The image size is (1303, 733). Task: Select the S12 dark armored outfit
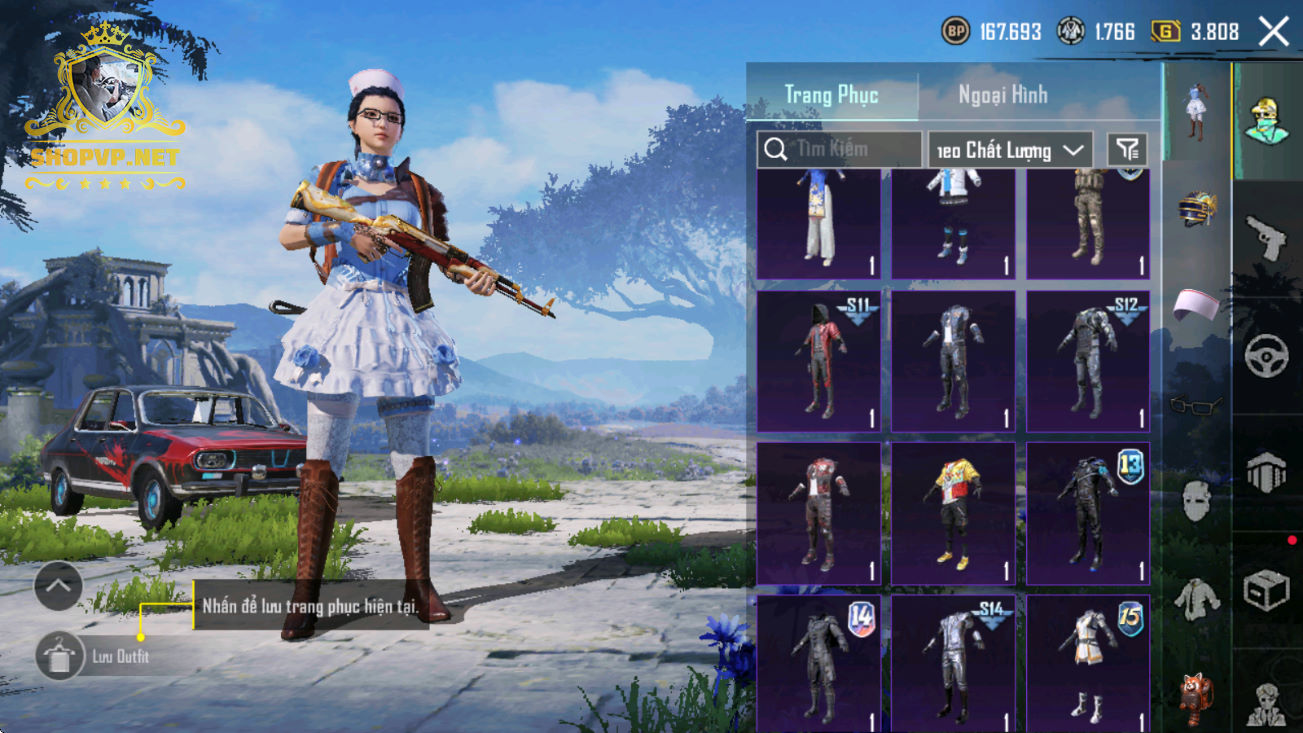point(1088,361)
